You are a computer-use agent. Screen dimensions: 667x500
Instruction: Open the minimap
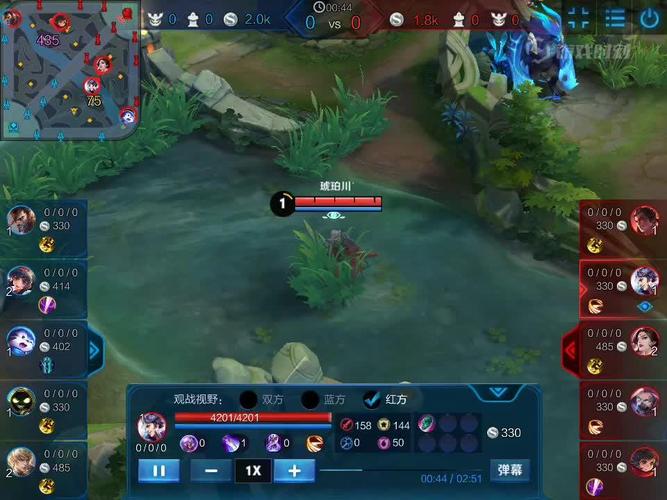tap(68, 70)
